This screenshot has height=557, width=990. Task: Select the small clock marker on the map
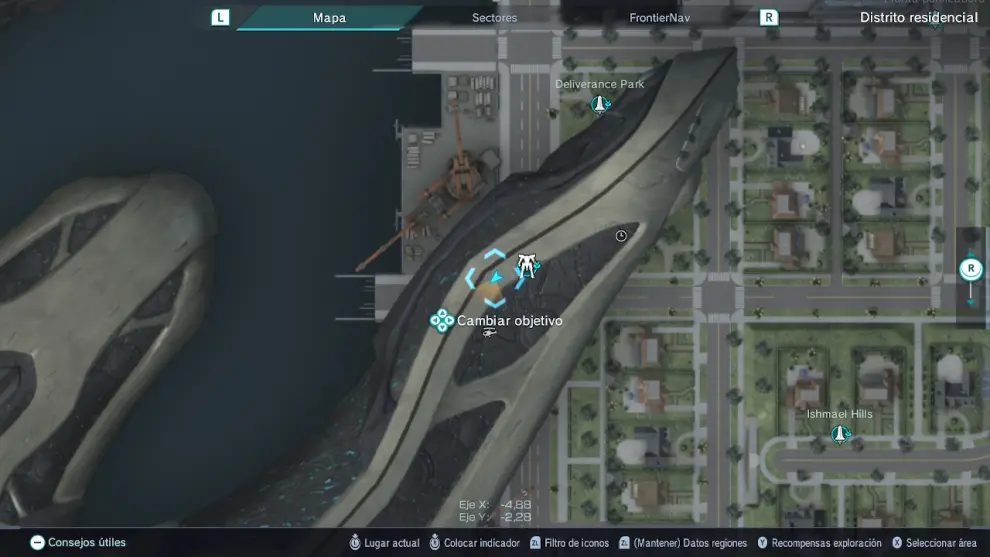click(621, 236)
